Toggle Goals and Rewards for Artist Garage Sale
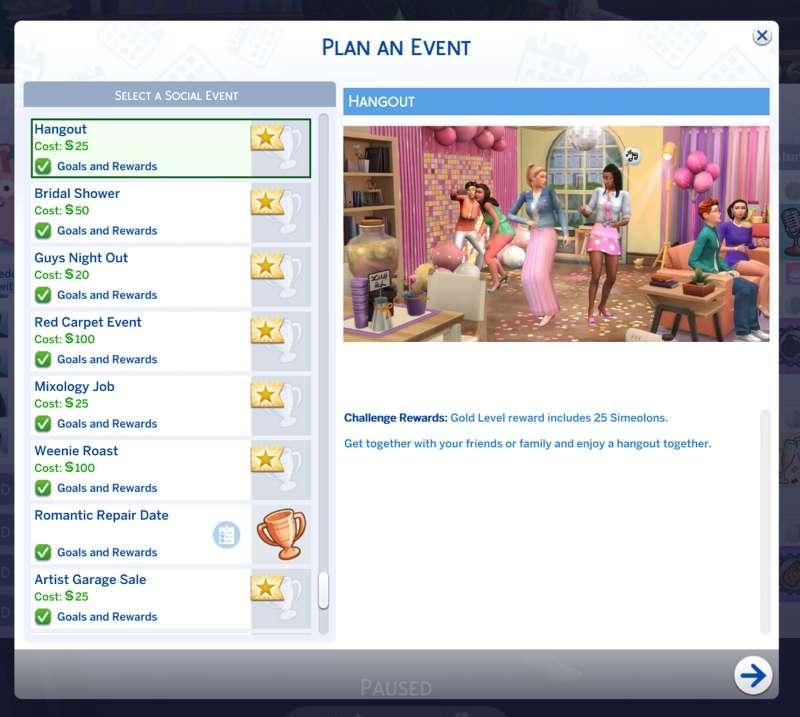The width and height of the screenshot is (800, 717). 43,617
